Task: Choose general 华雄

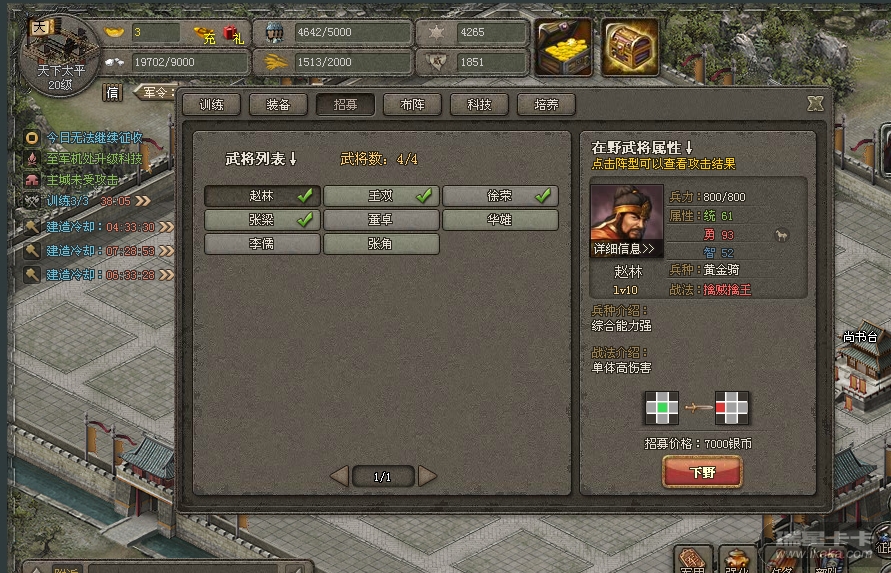Action: (x=500, y=220)
